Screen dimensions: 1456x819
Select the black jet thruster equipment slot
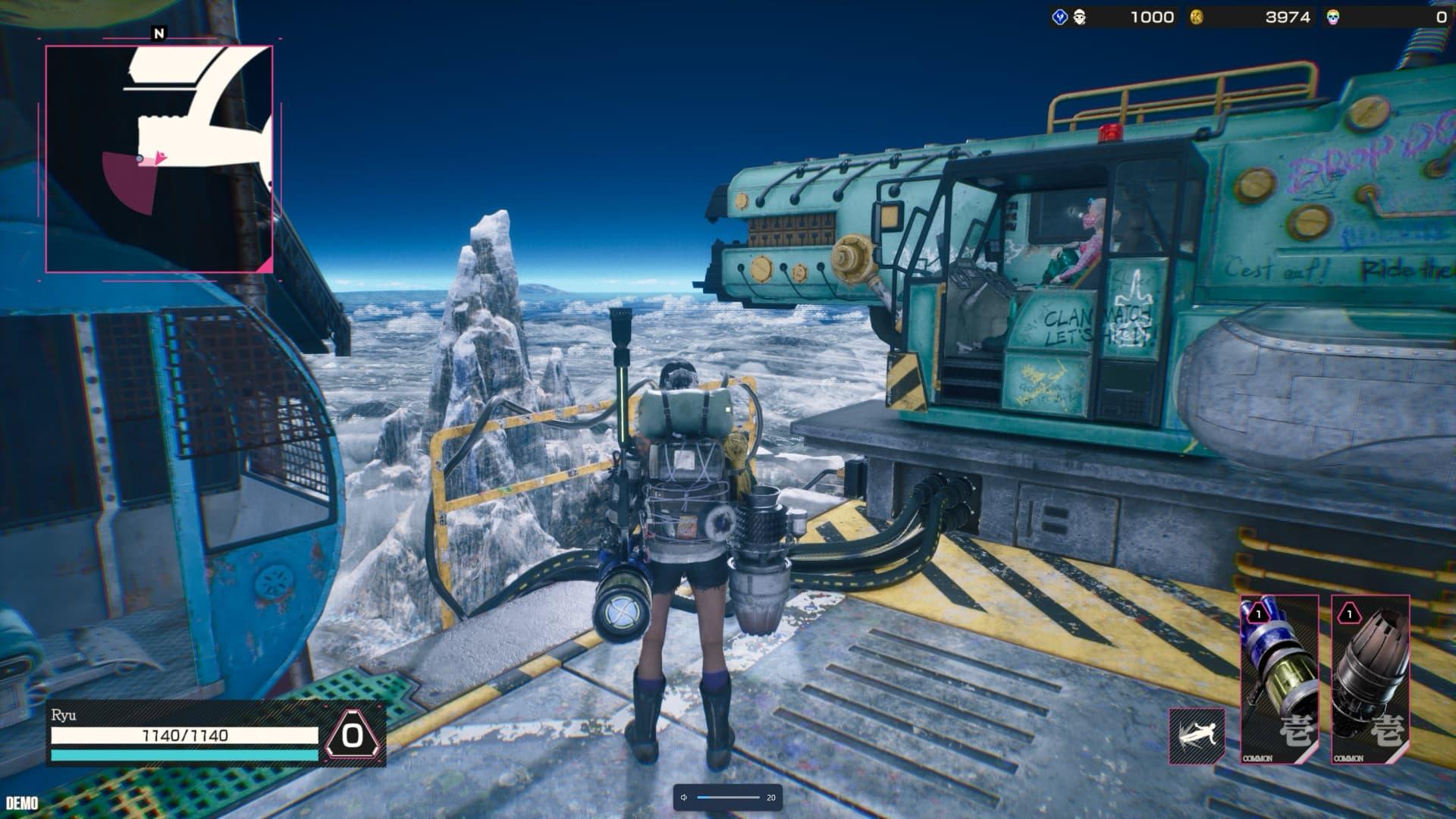point(1370,679)
